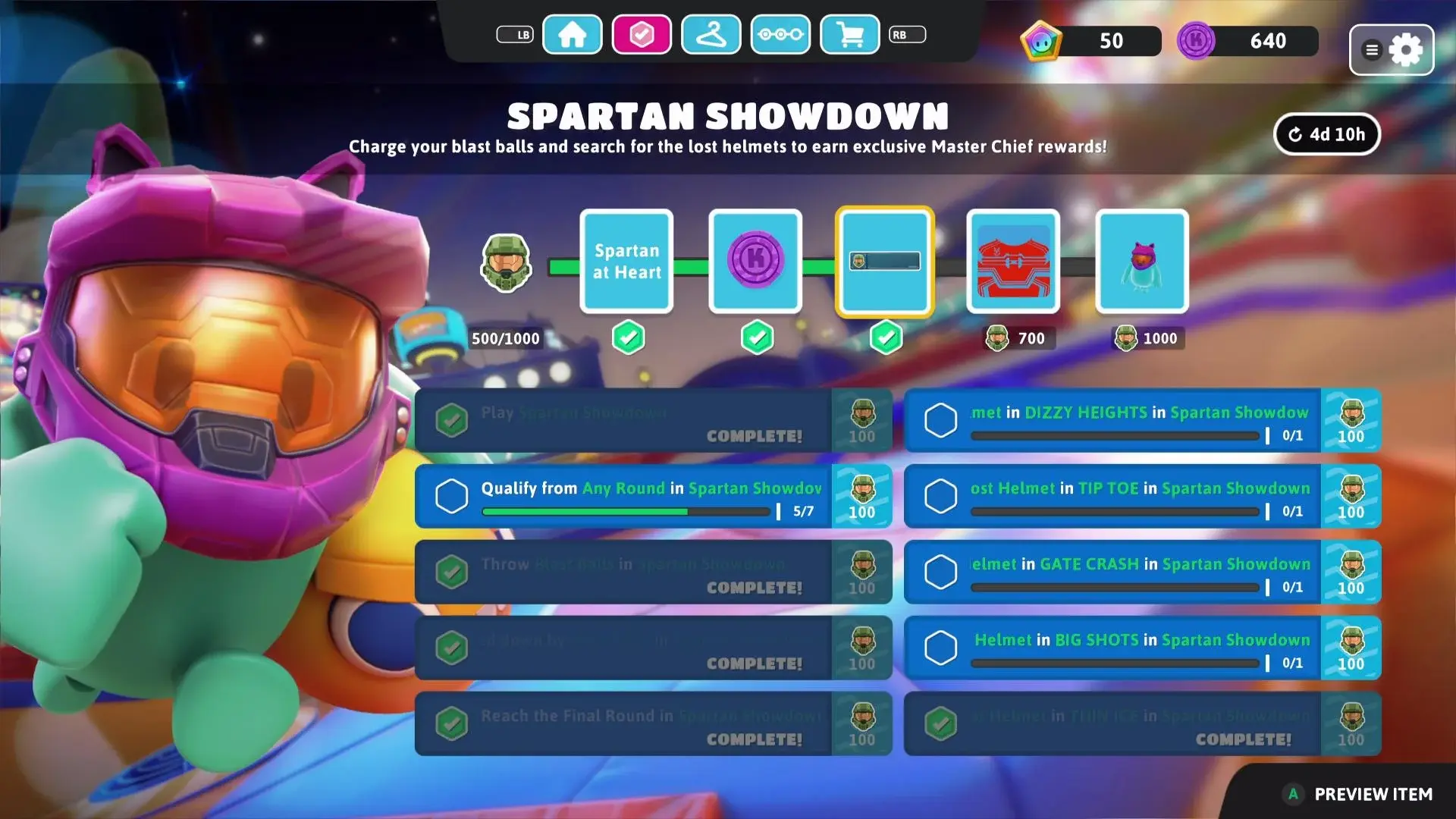This screenshot has width=1456, height=819.
Task: Select the Qualify from Any Round challenge
Action: pyautogui.click(x=652, y=497)
